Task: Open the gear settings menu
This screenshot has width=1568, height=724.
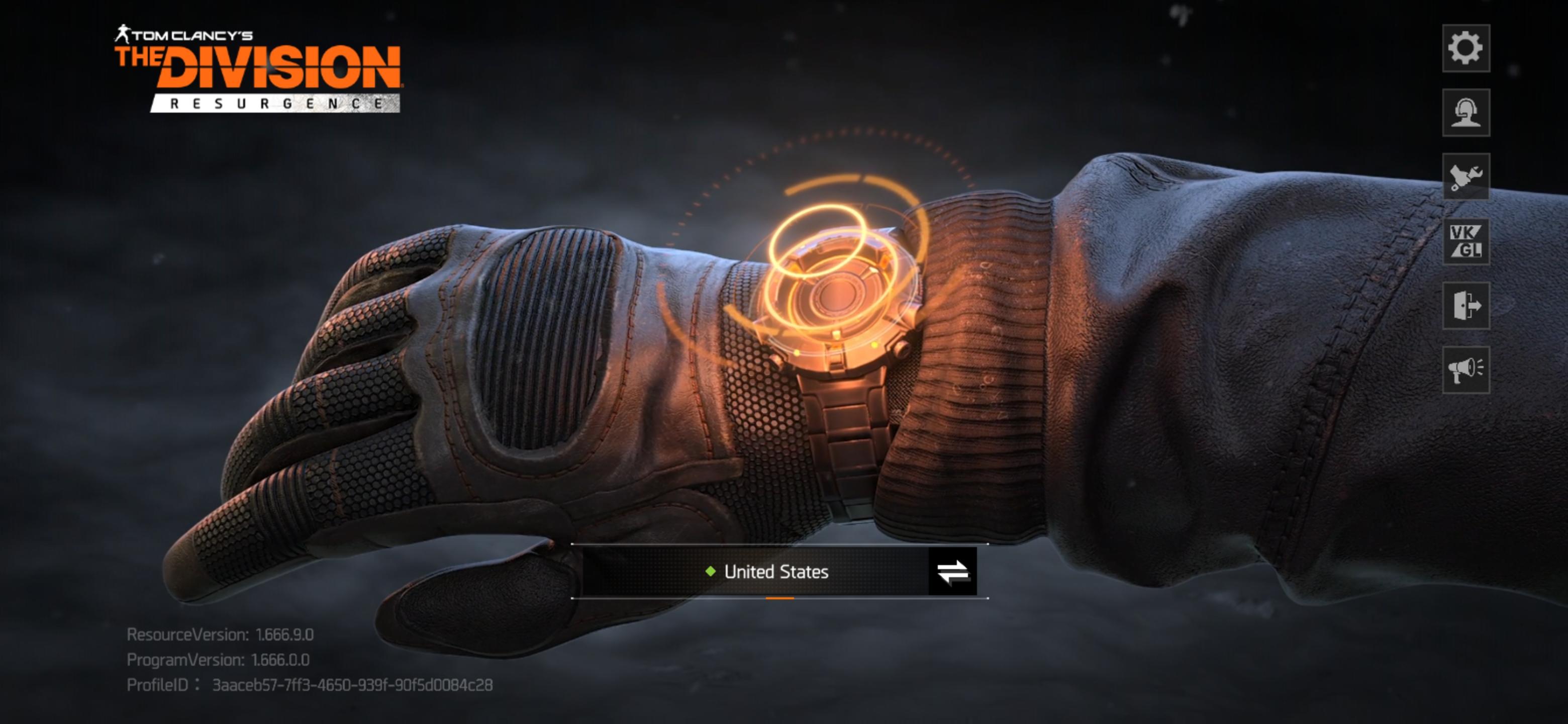Action: coord(1465,48)
